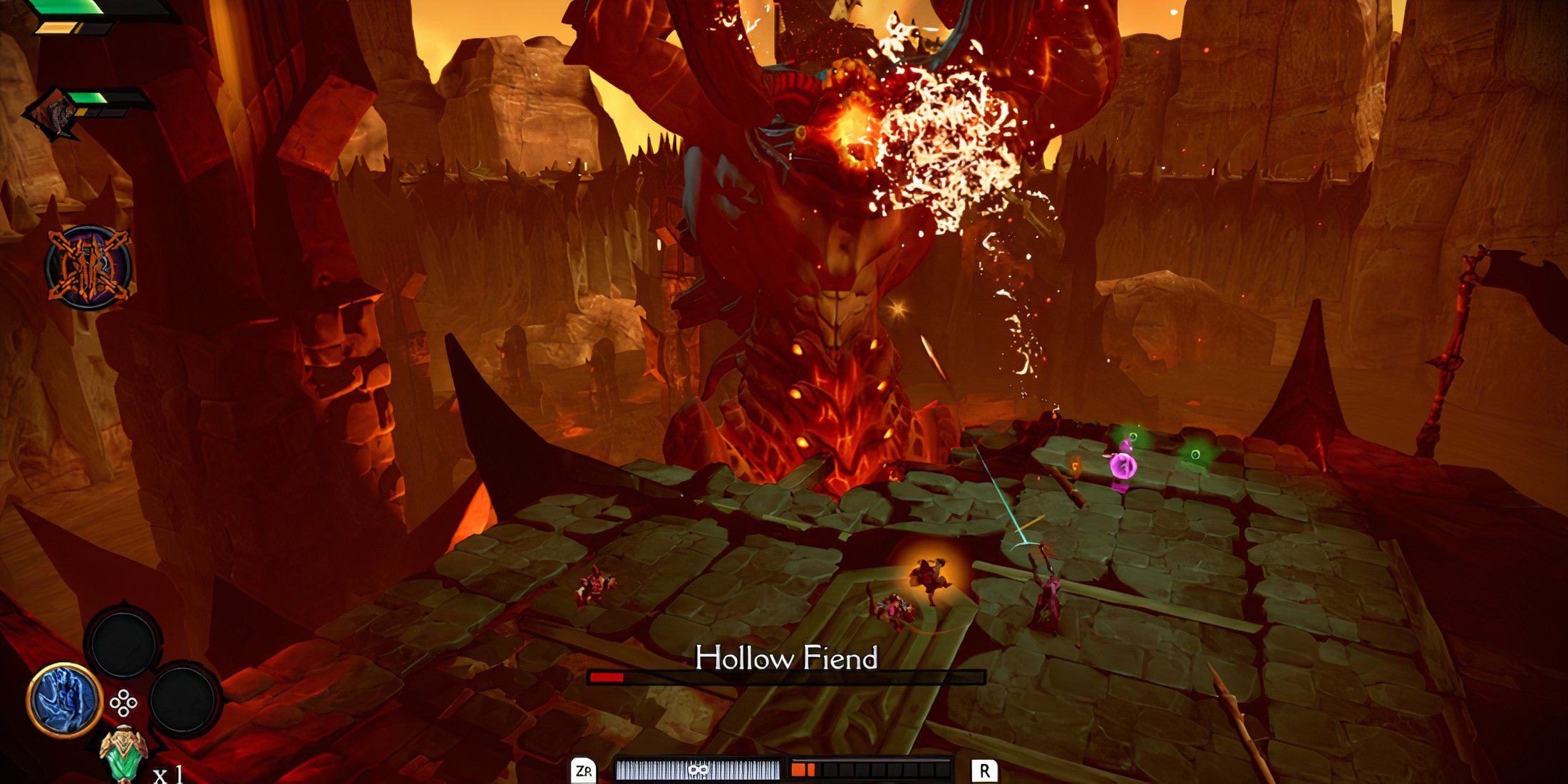The width and height of the screenshot is (1568, 784).
Task: Click the skull icon inside the reel meter
Action: pos(697,770)
